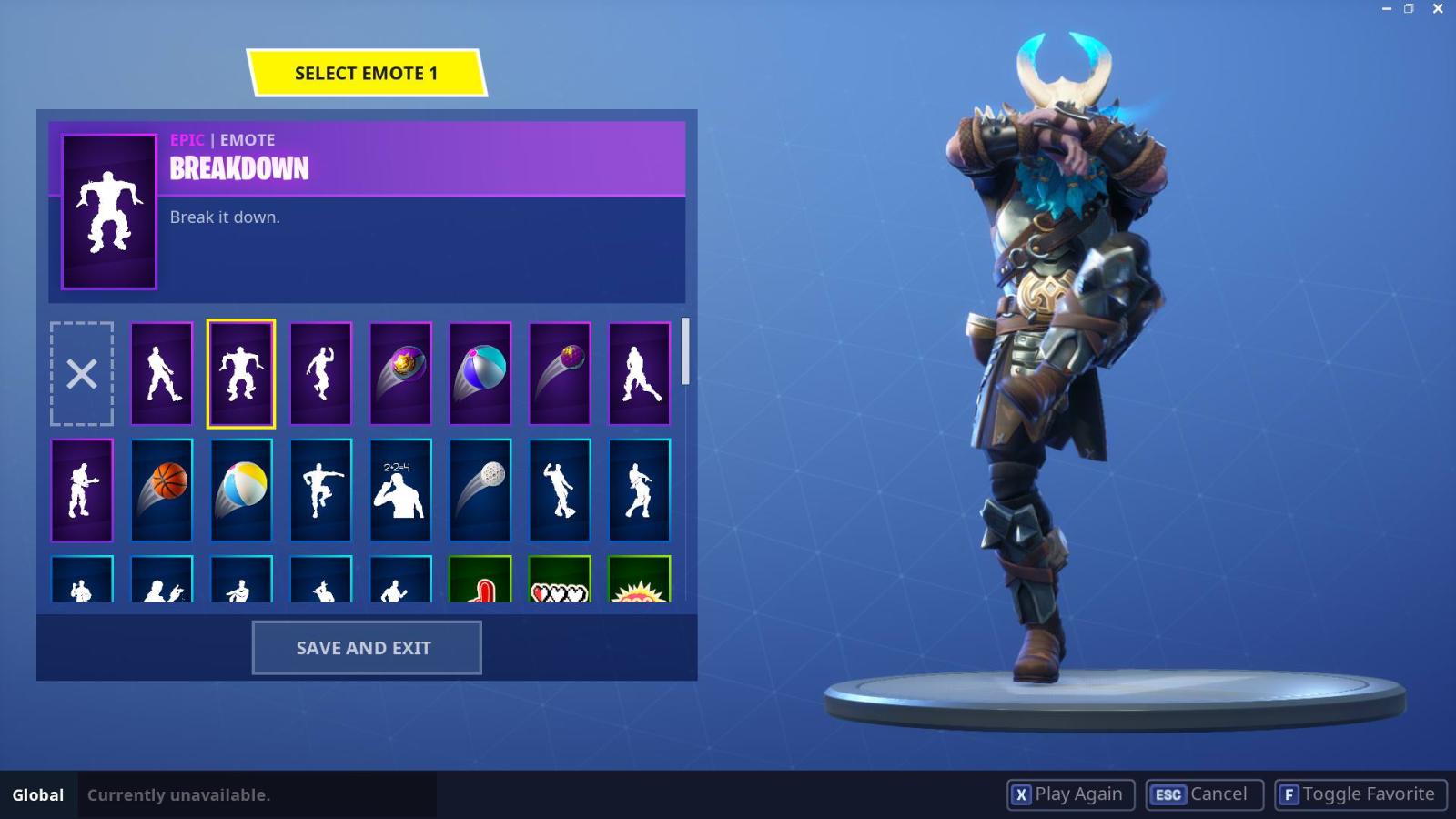1456x819 pixels.
Task: Click the emote list scrollbar
Action: [x=684, y=355]
